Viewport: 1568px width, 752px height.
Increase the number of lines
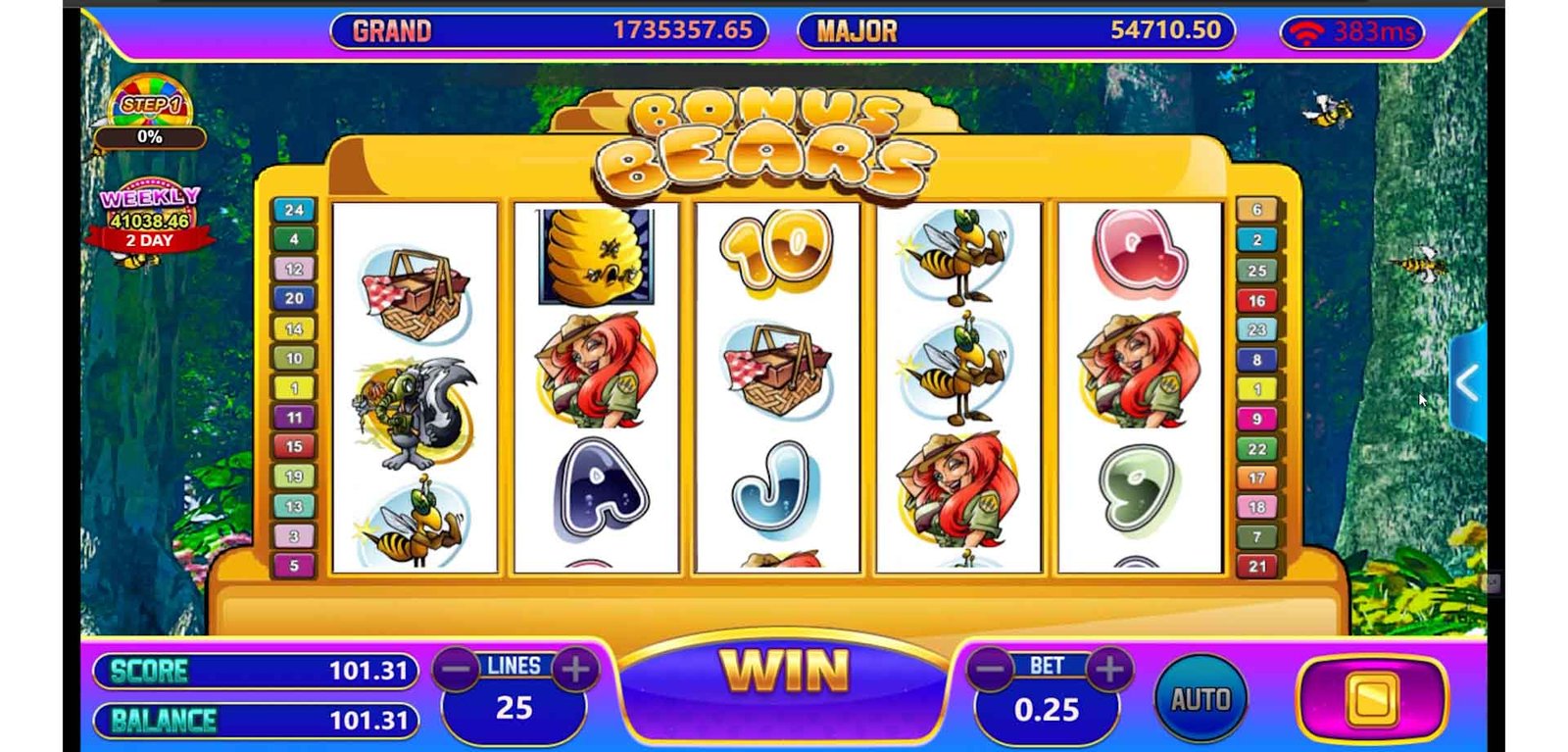coord(576,671)
